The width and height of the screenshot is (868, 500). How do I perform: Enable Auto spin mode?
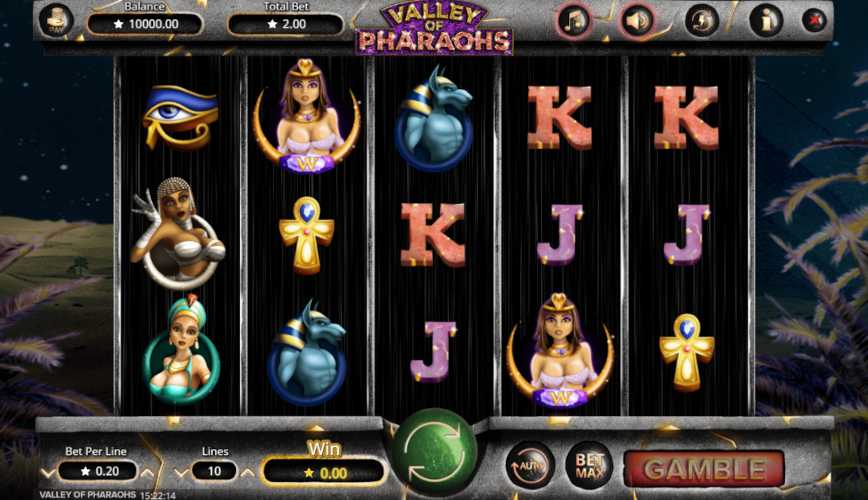[x=529, y=465]
